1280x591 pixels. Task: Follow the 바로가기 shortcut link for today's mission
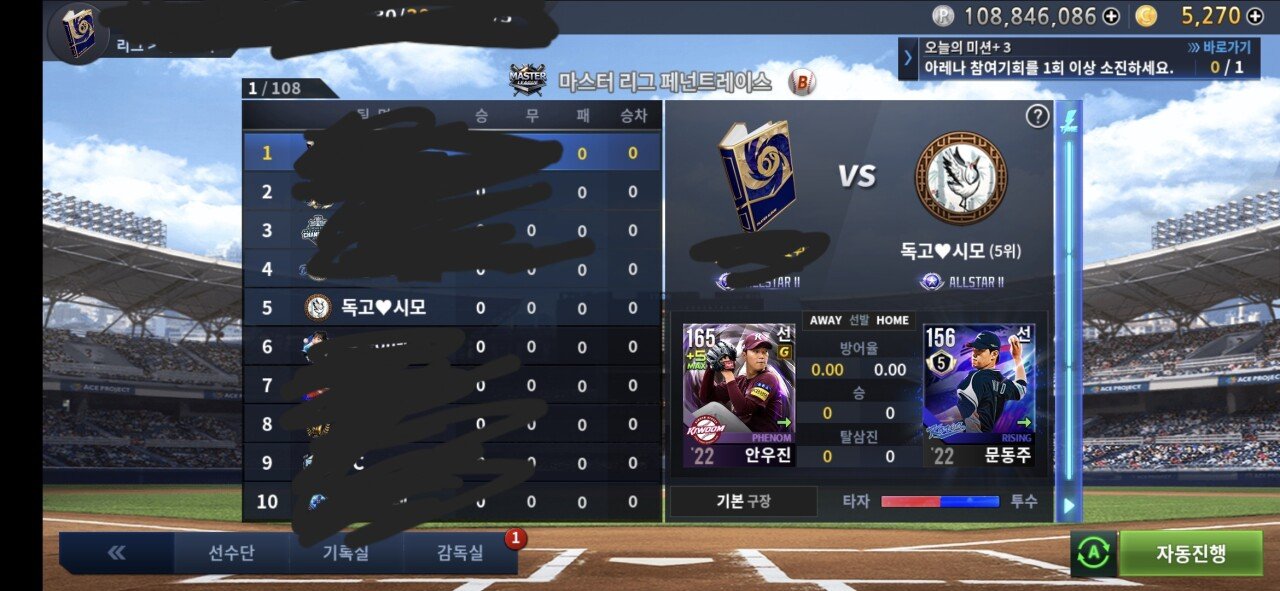(x=1218, y=47)
